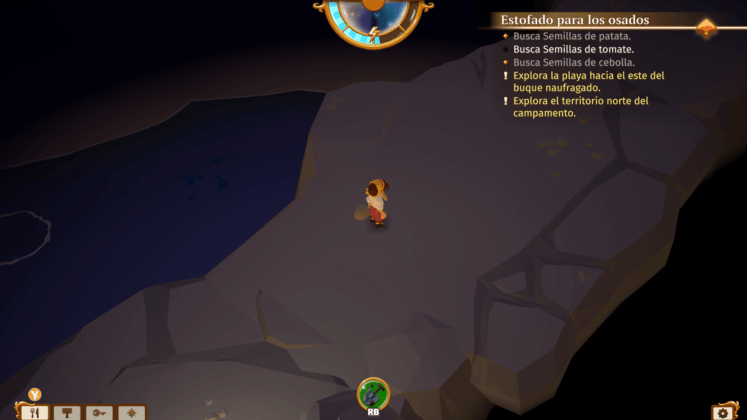Toggle the orange diamond quest marker

[x=706, y=27]
